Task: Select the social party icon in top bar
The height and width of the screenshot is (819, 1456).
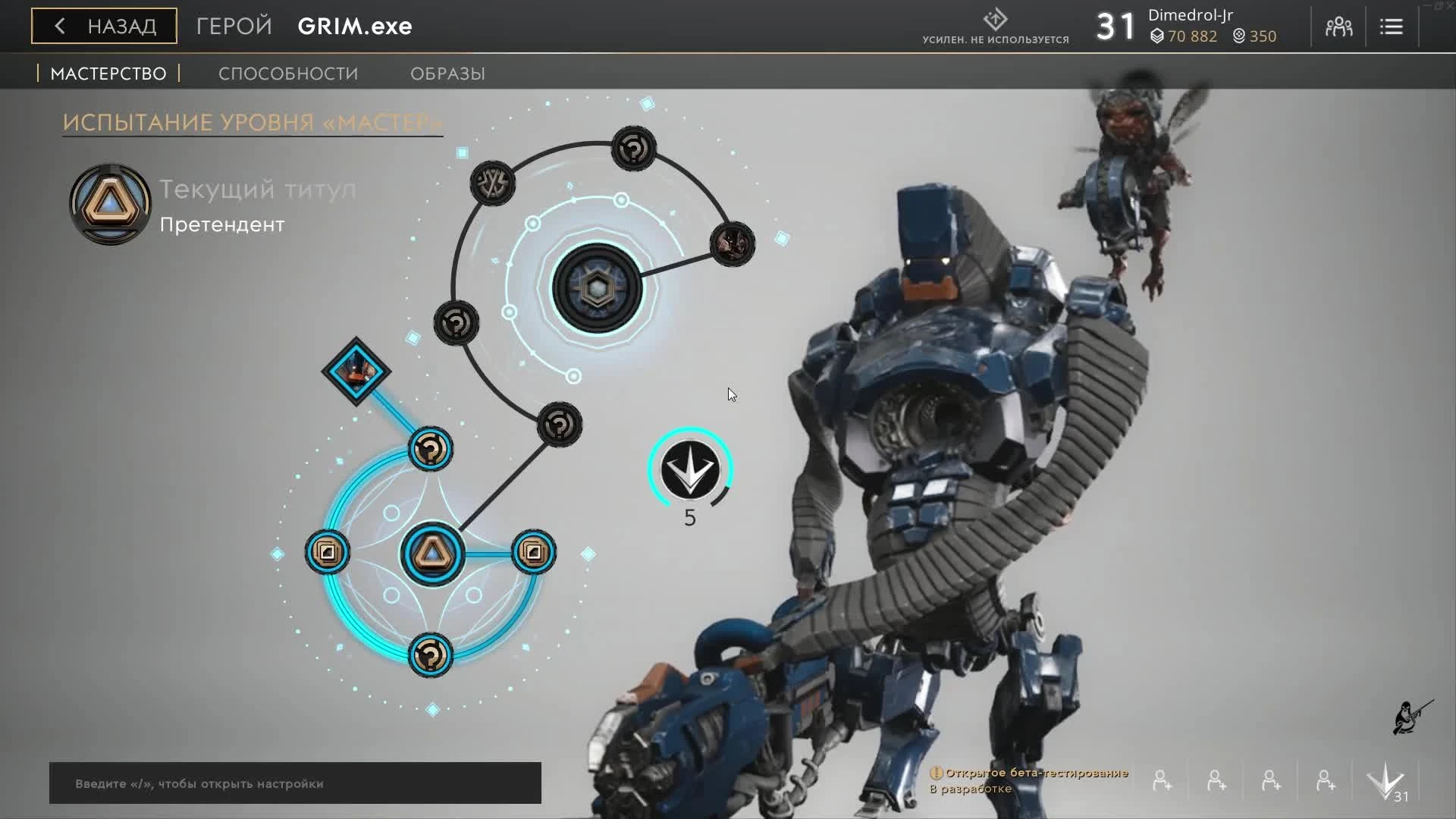Action: 1338,26
